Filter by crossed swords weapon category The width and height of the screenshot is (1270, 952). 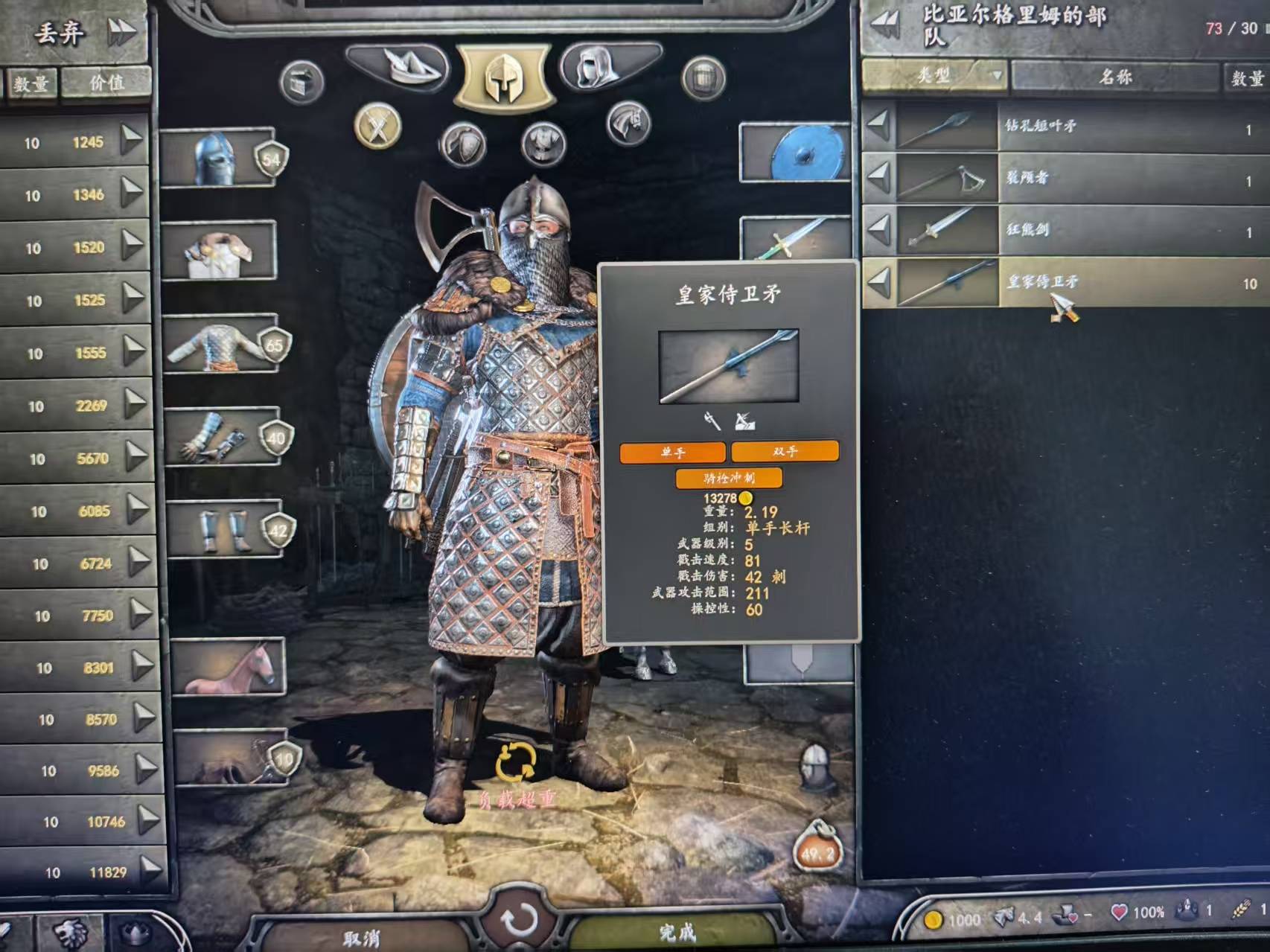click(x=377, y=126)
